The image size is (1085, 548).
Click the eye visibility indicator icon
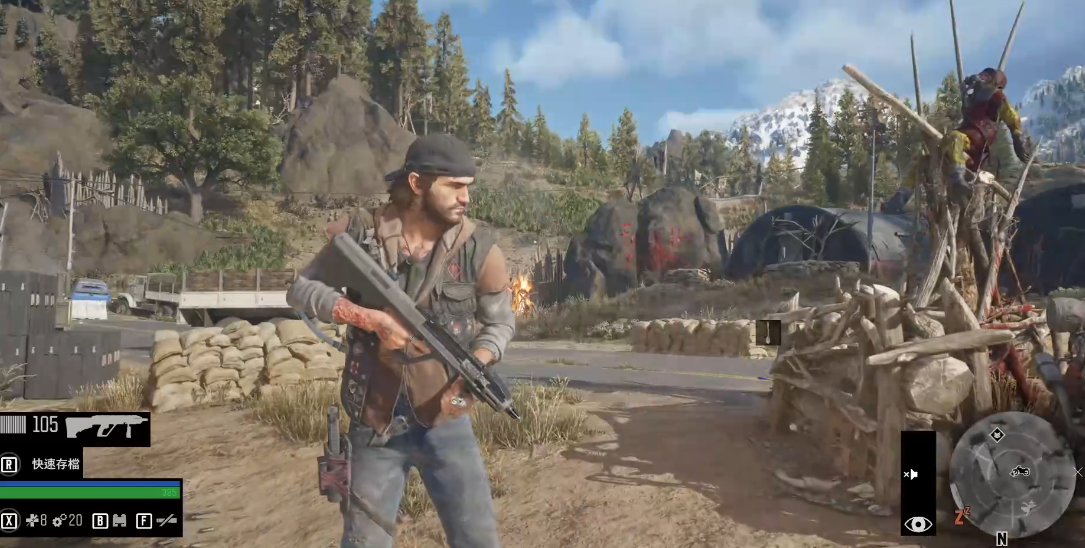click(x=917, y=523)
